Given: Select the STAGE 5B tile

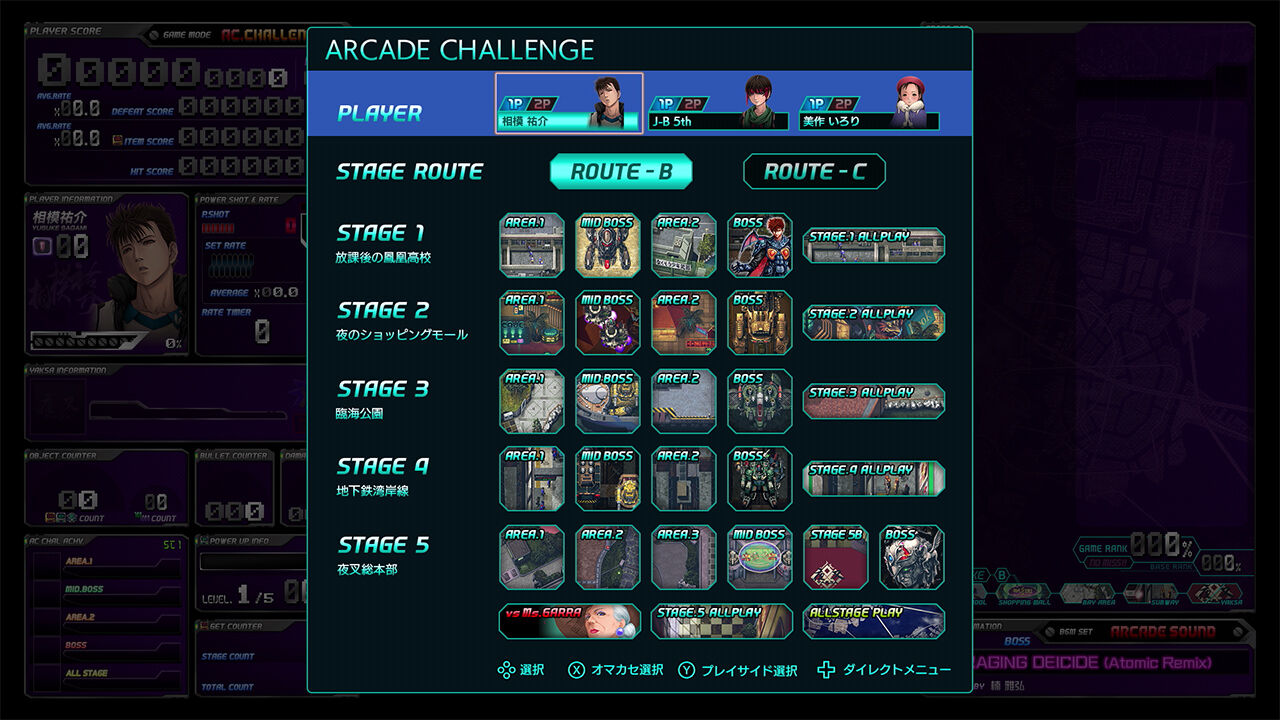Looking at the screenshot, I should (x=836, y=557).
